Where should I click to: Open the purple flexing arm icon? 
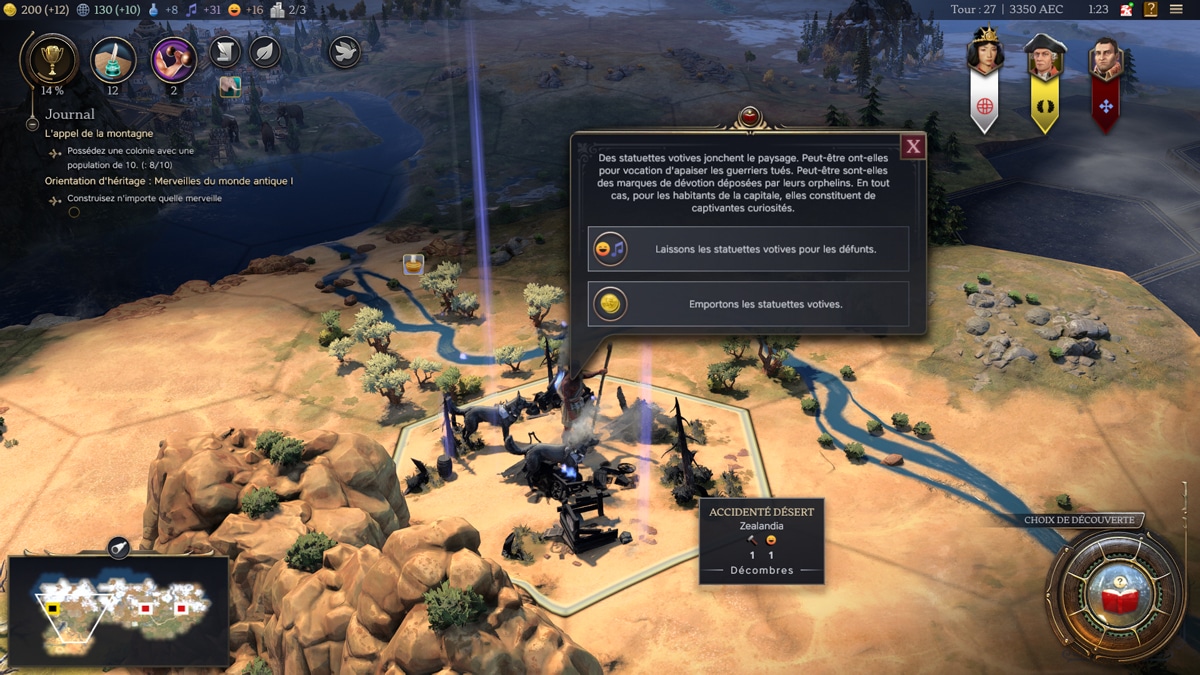coord(173,60)
